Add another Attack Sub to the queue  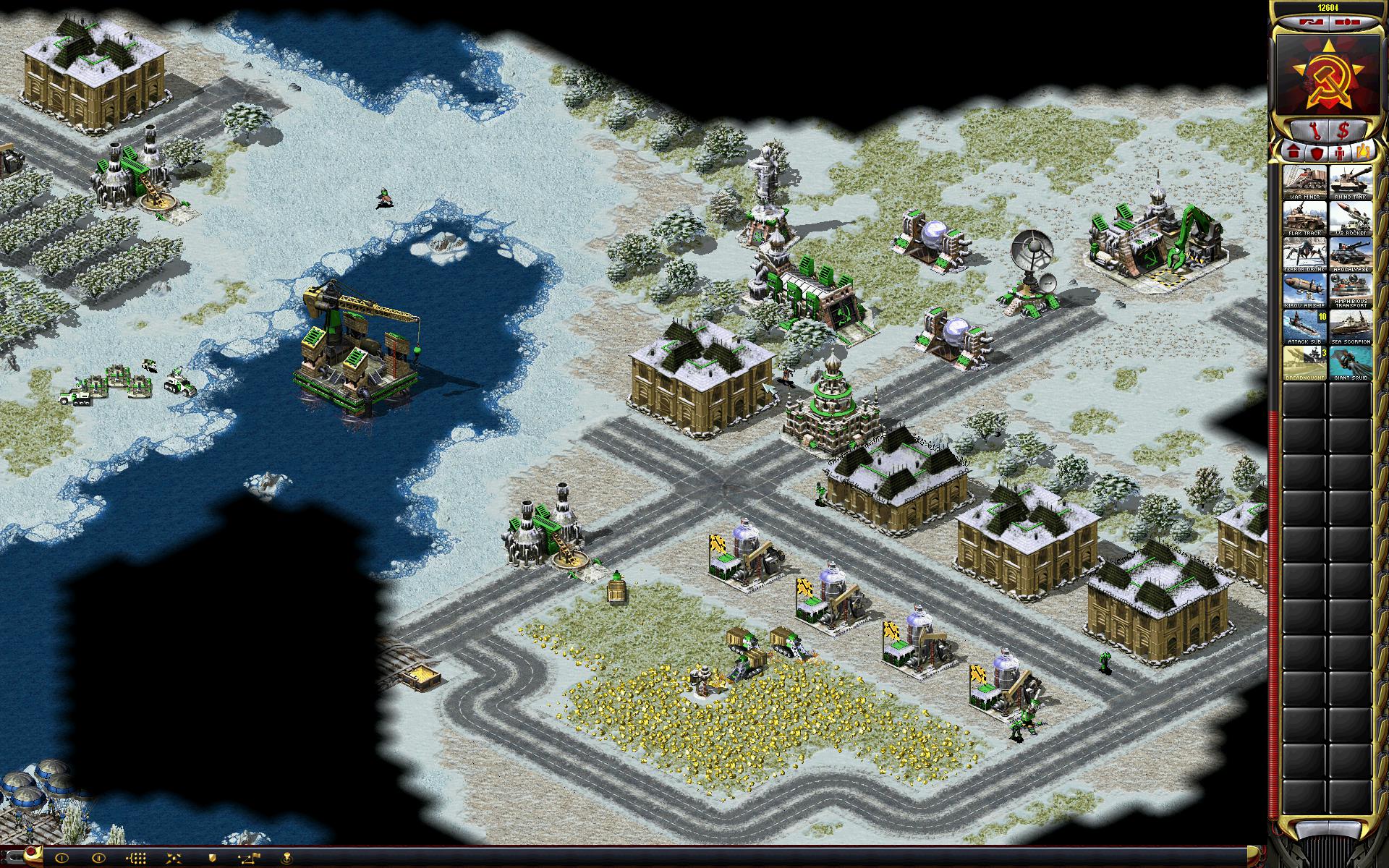tap(1304, 327)
